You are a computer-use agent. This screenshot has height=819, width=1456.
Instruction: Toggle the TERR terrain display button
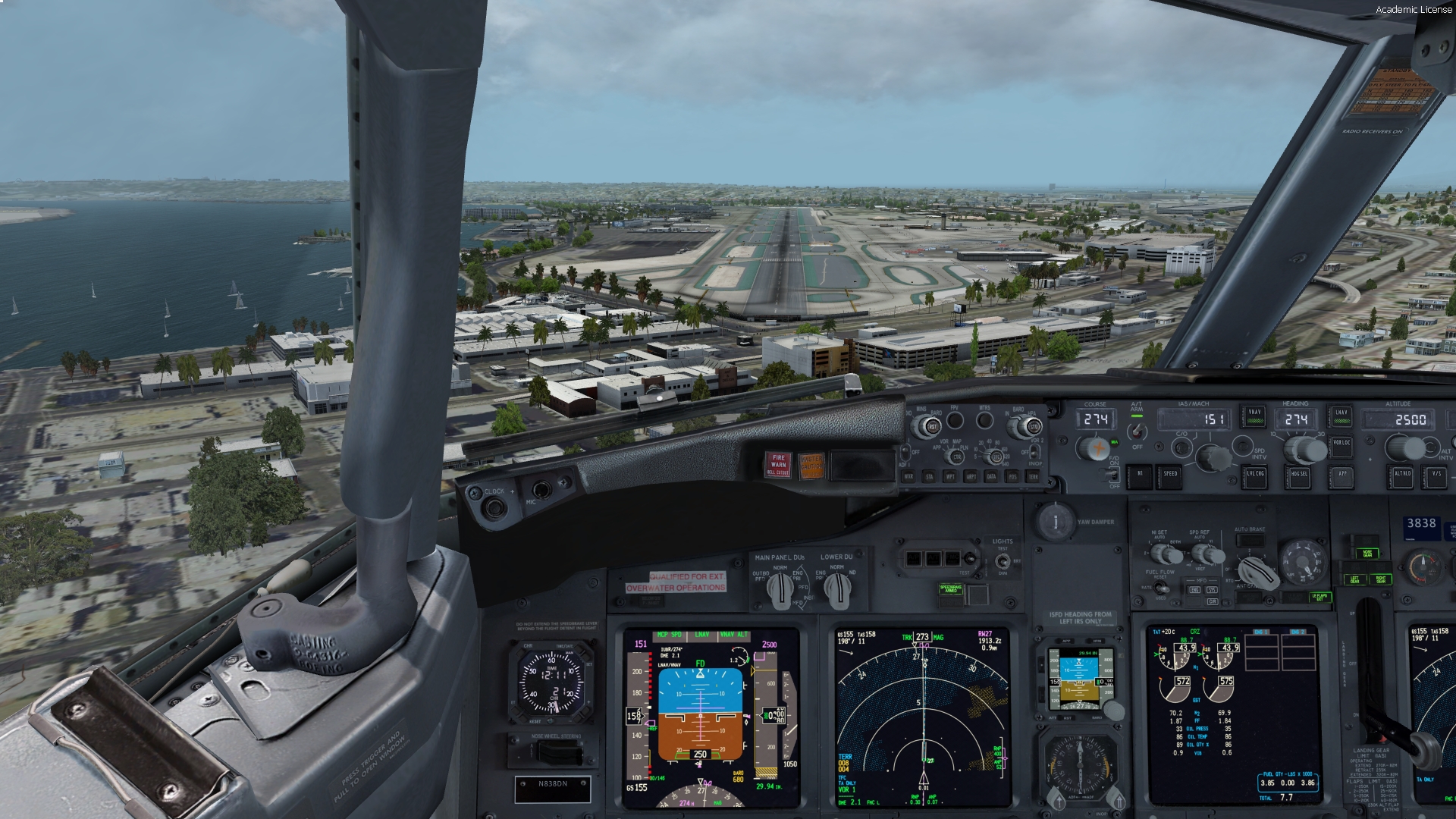click(1033, 476)
